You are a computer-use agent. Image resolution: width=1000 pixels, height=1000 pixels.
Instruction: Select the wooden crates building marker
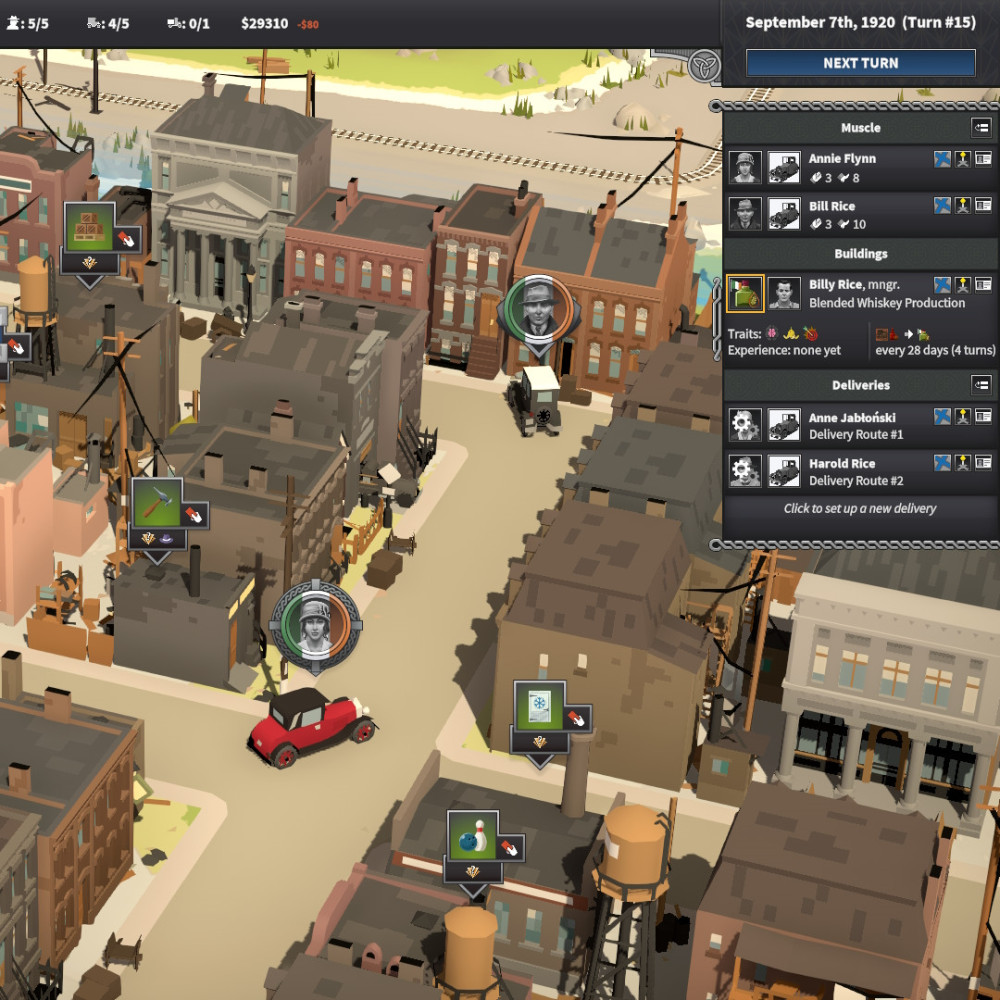pyautogui.click(x=89, y=227)
